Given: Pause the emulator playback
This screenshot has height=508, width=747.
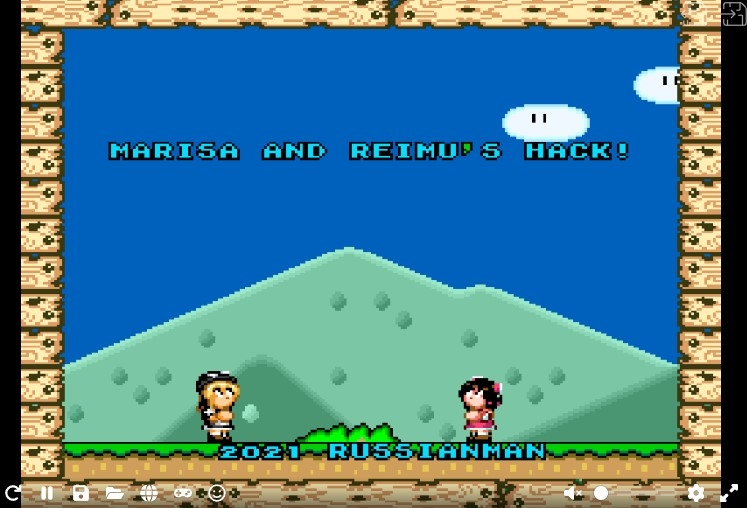Looking at the screenshot, I should coord(47,493).
